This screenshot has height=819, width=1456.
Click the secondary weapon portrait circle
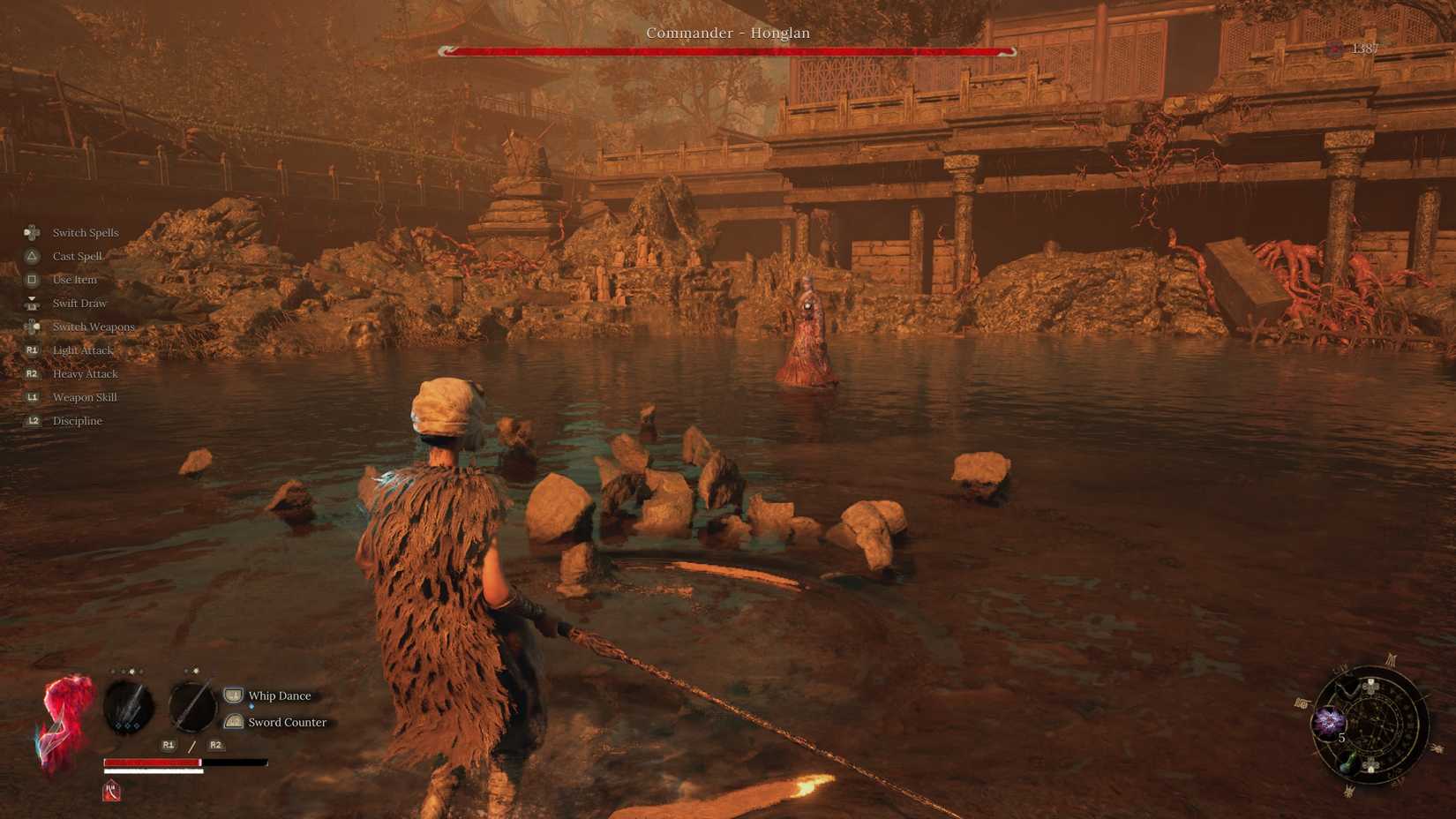(191, 707)
